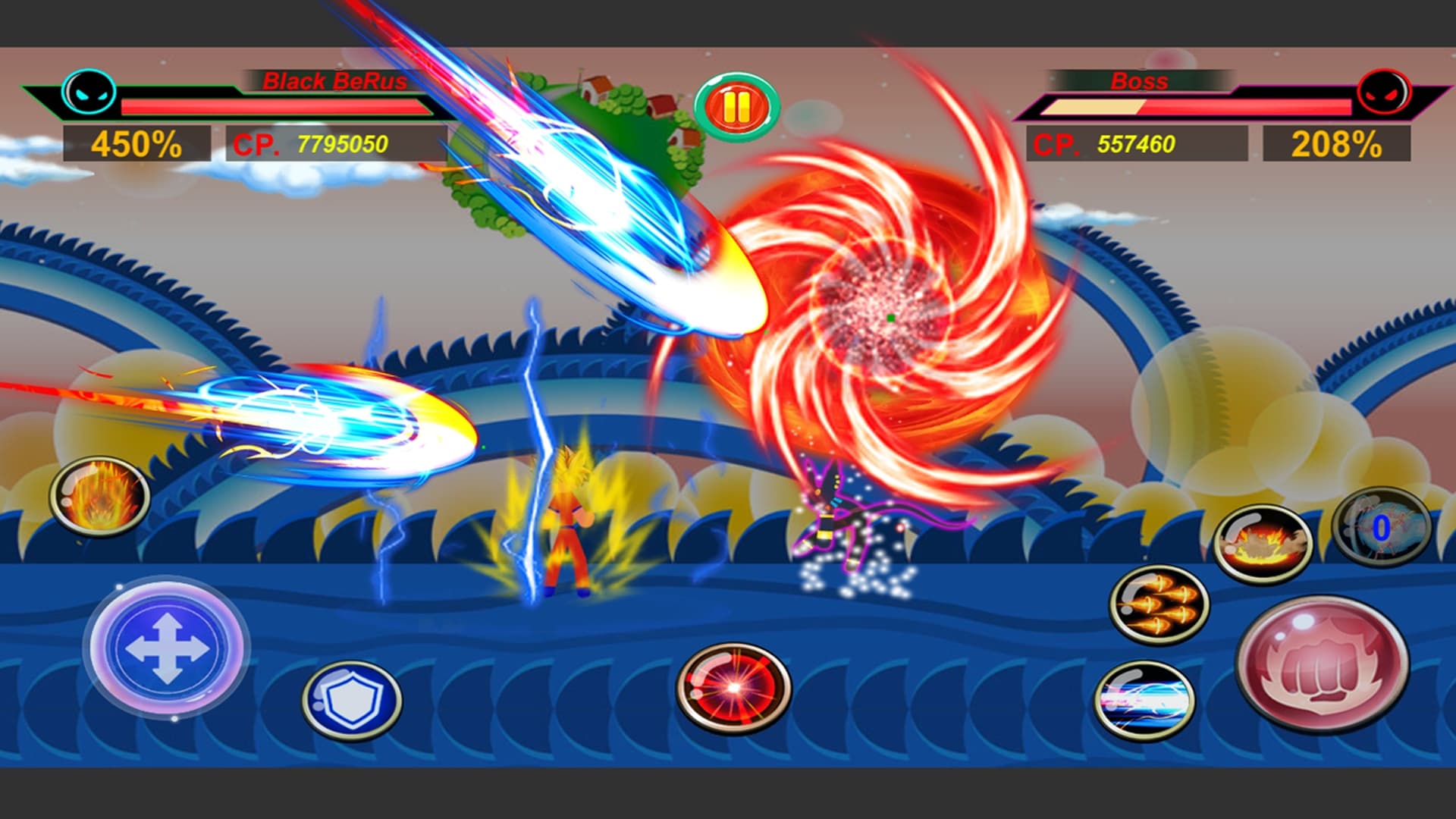Viewport: 1456px width, 819px height.
Task: Launch the multi-fireball barrage skill
Action: click(x=1159, y=605)
